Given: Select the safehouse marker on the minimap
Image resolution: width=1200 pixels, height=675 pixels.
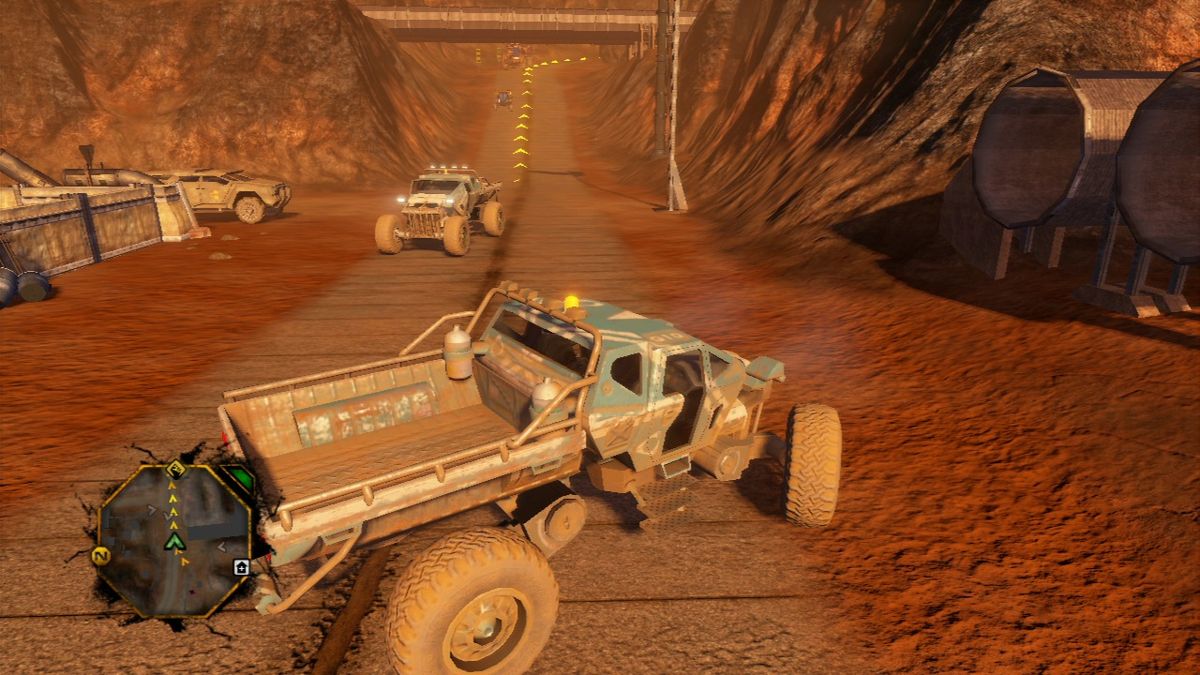Looking at the screenshot, I should point(241,567).
